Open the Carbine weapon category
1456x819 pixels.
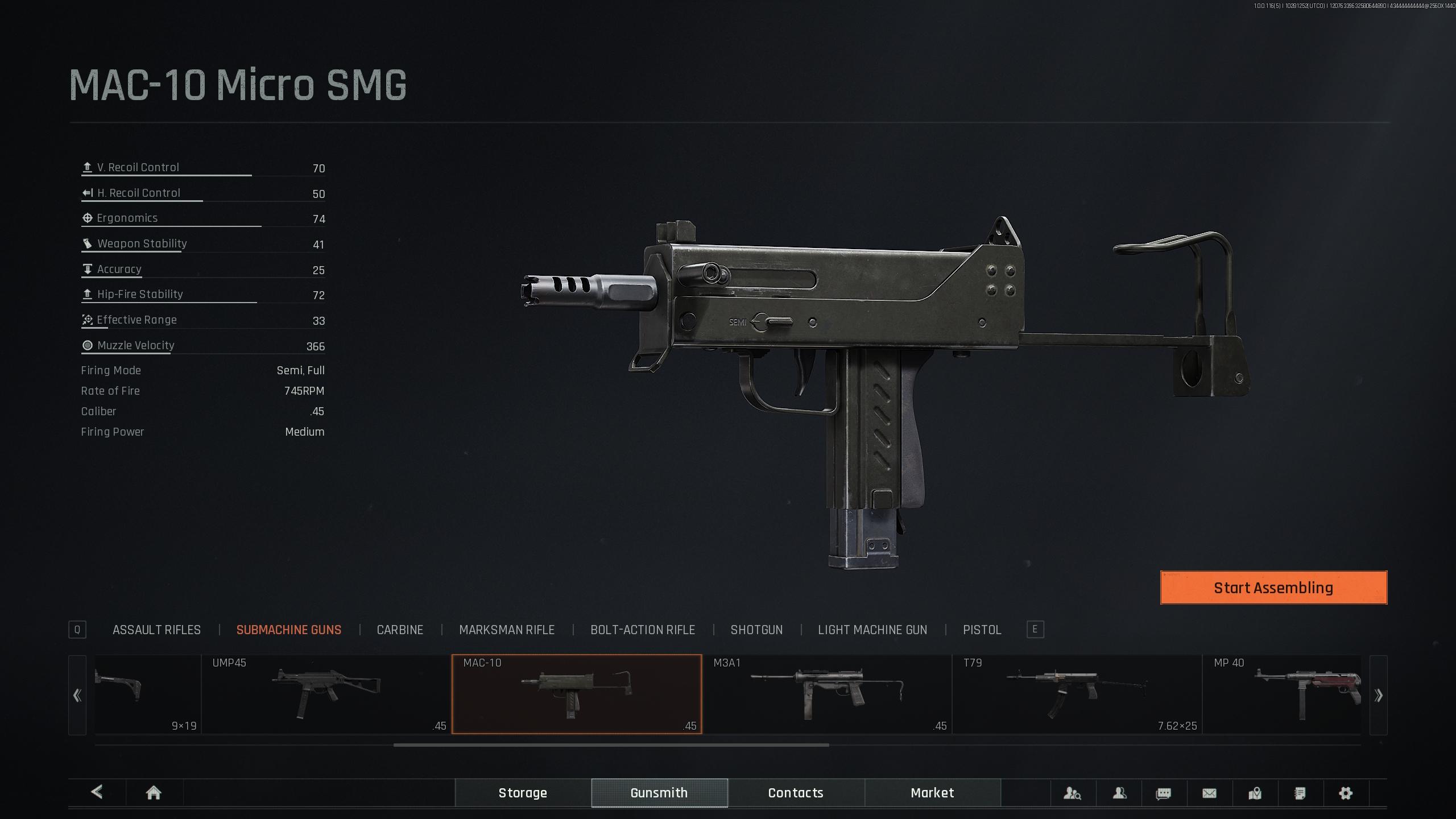coord(400,630)
